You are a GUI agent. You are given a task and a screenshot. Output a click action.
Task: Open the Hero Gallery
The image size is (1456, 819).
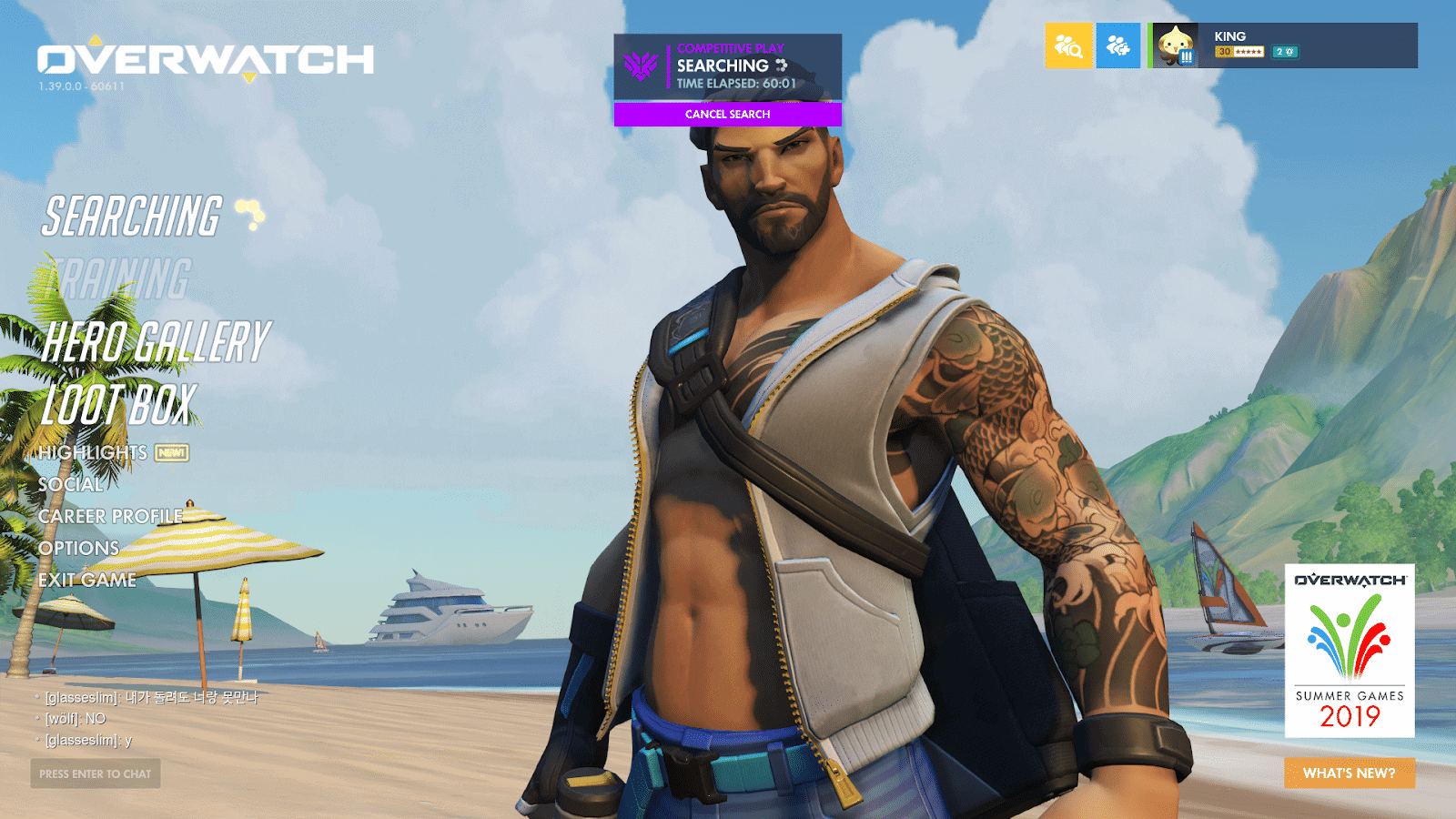(x=153, y=344)
